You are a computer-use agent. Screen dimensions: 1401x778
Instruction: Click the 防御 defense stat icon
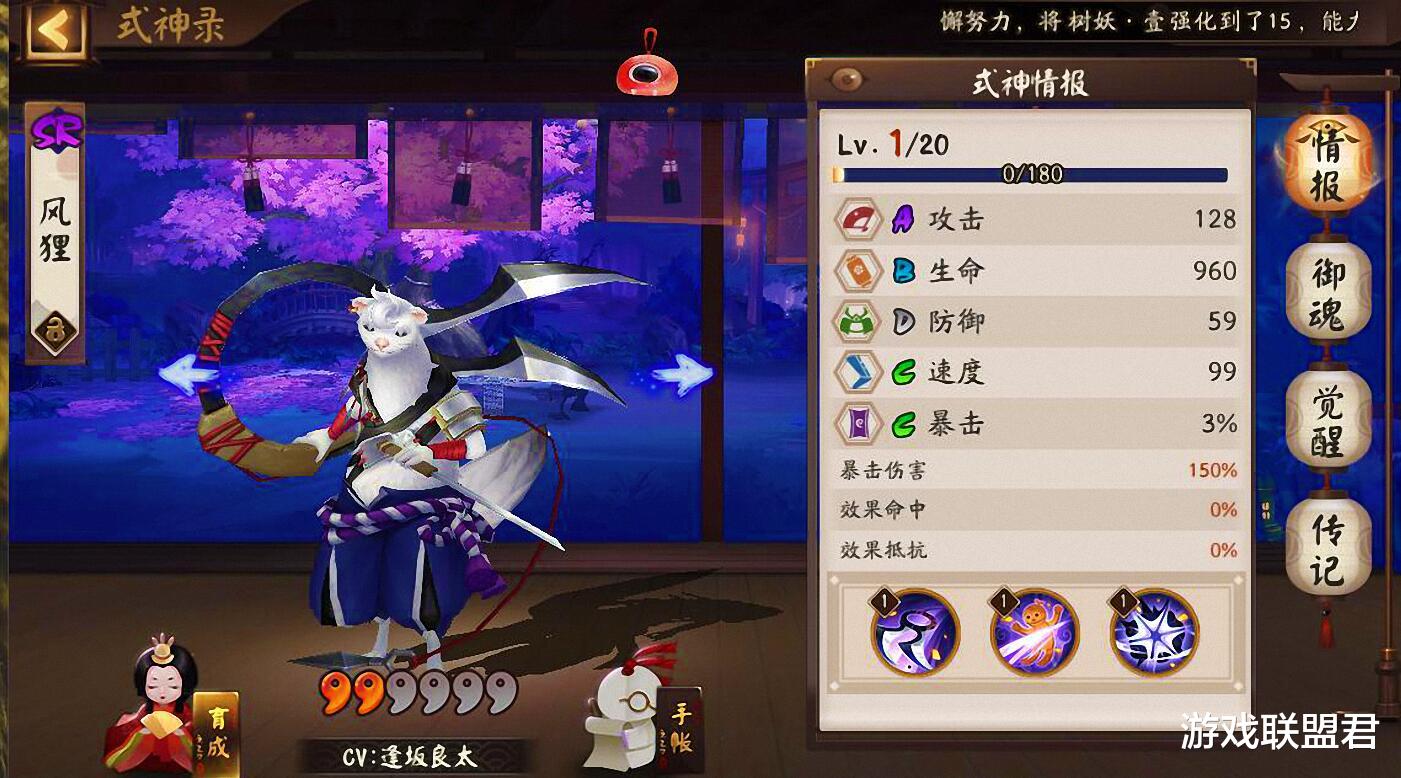[x=860, y=322]
